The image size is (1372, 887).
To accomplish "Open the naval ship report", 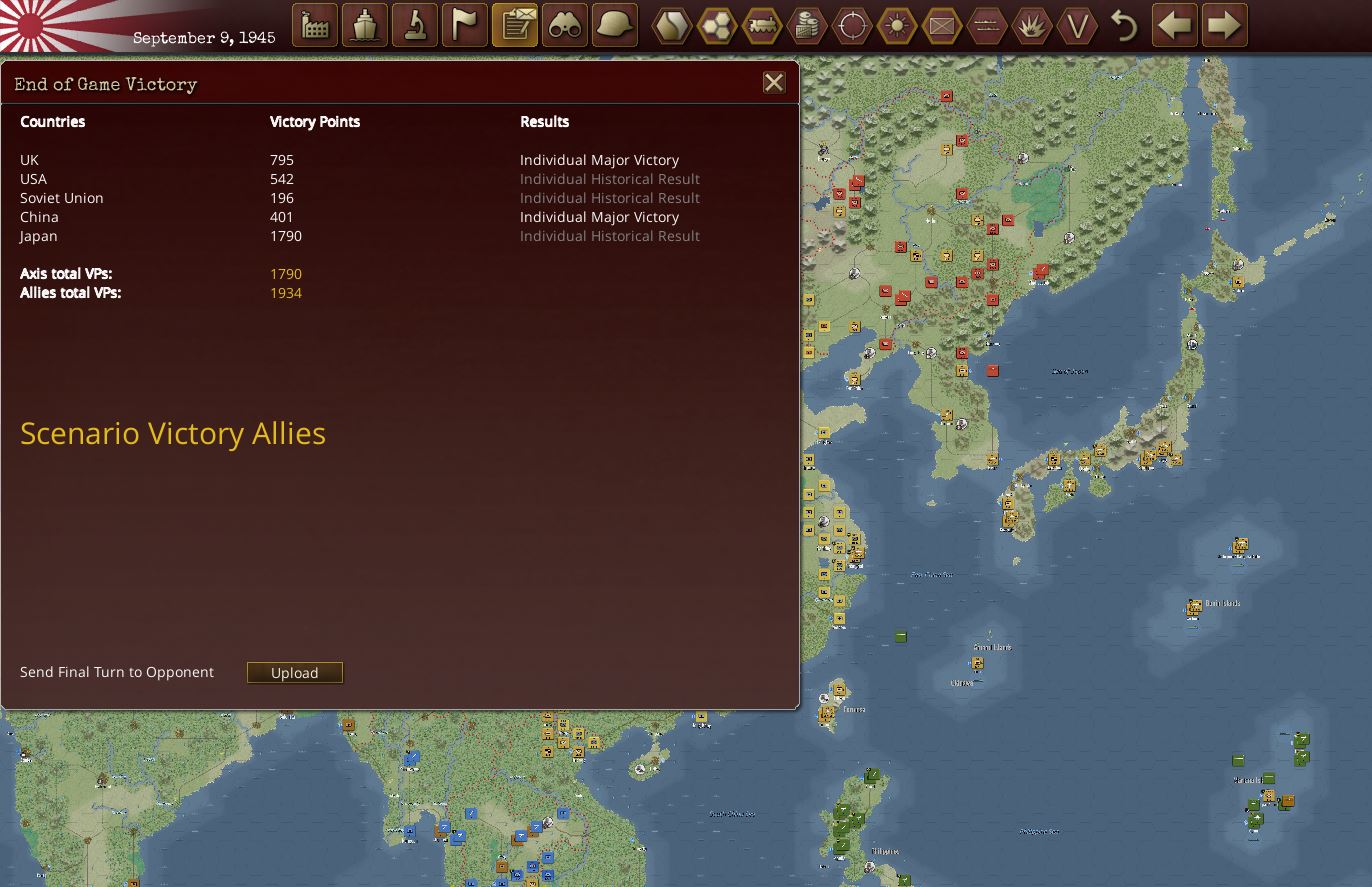I will click(x=364, y=25).
